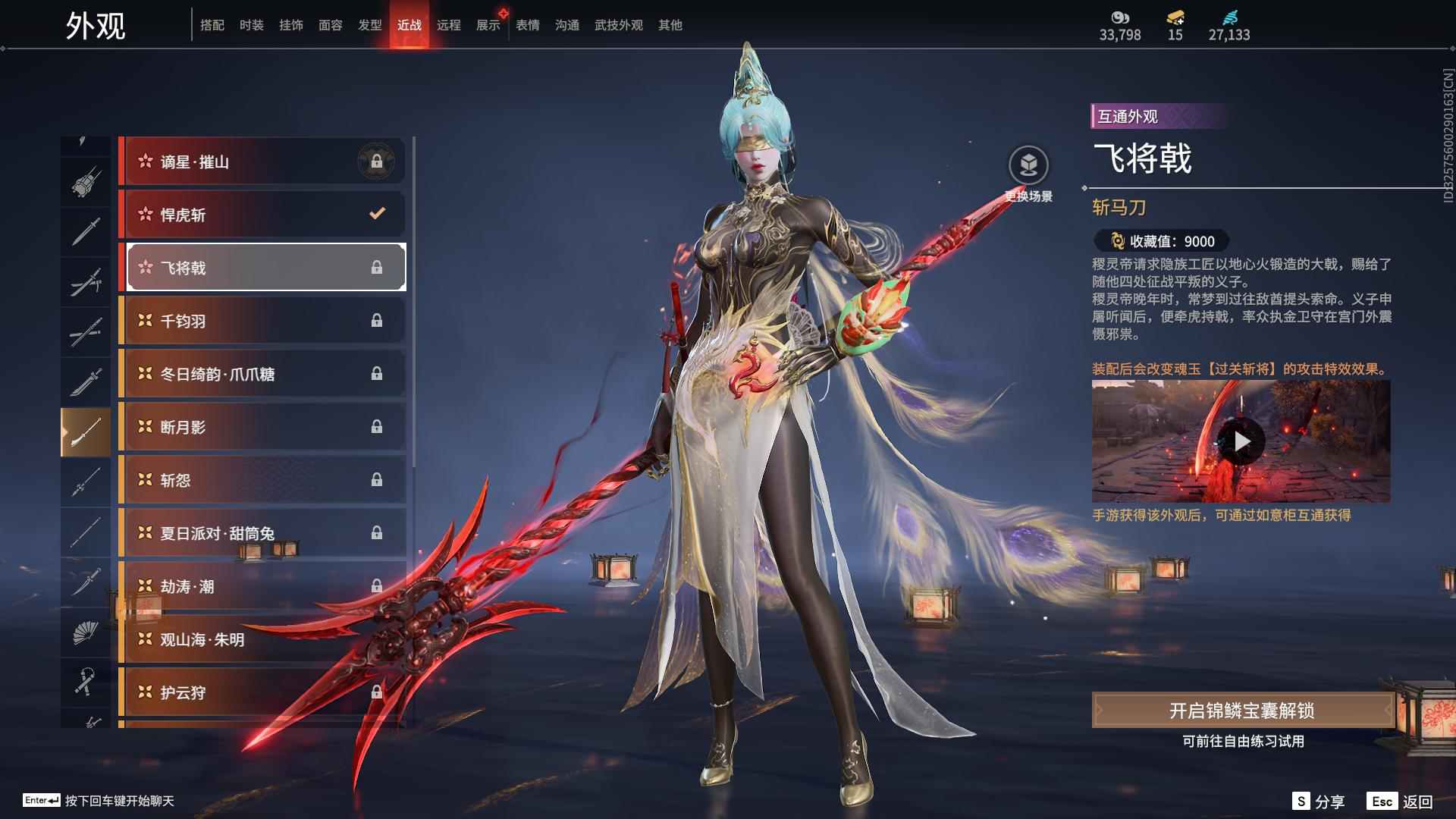
Task: Click 开启锦鳞宝囊解锁 to unlock
Action: (x=1241, y=711)
